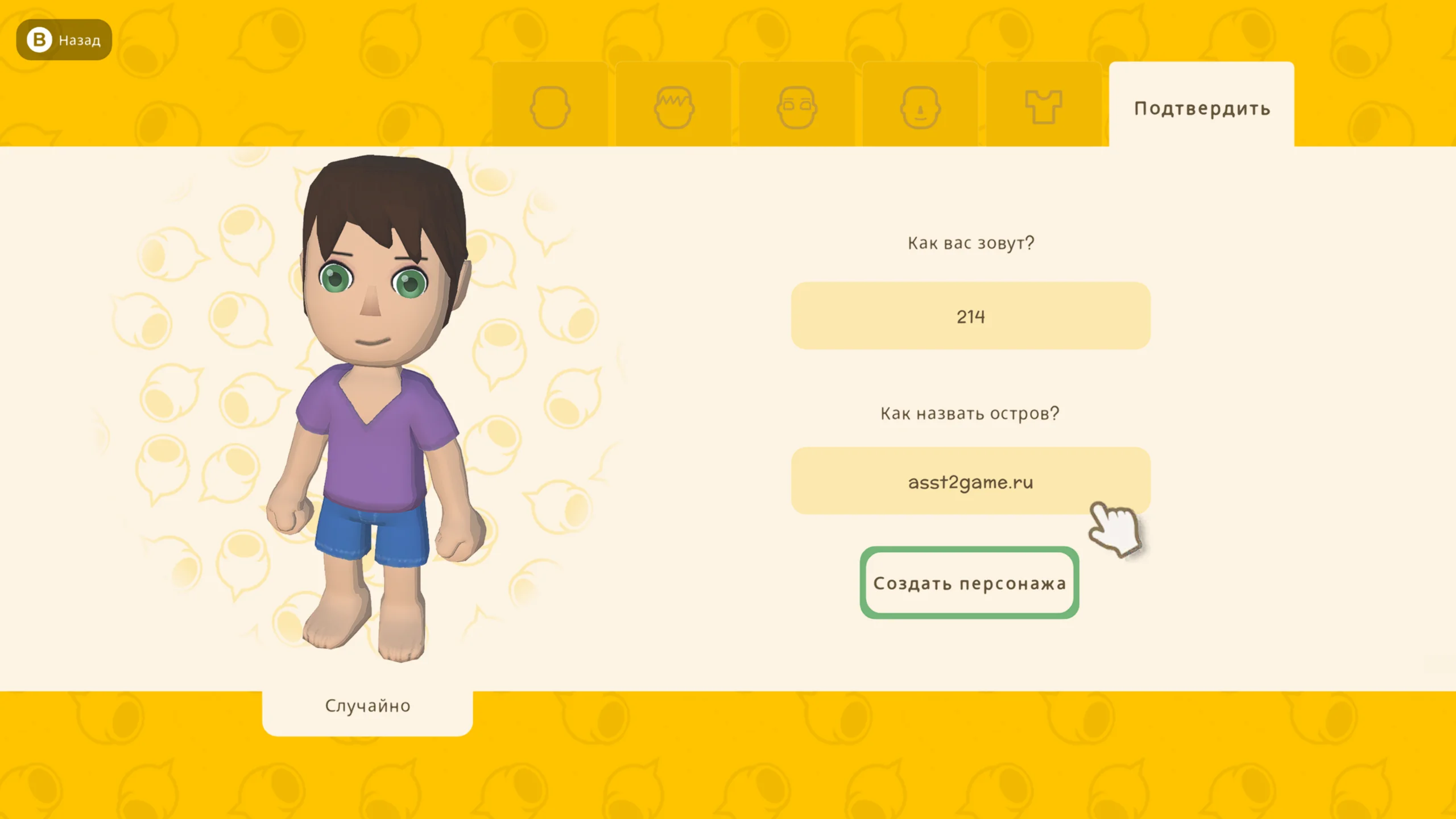
Task: Randomize the character with Случайно
Action: pyautogui.click(x=367, y=706)
